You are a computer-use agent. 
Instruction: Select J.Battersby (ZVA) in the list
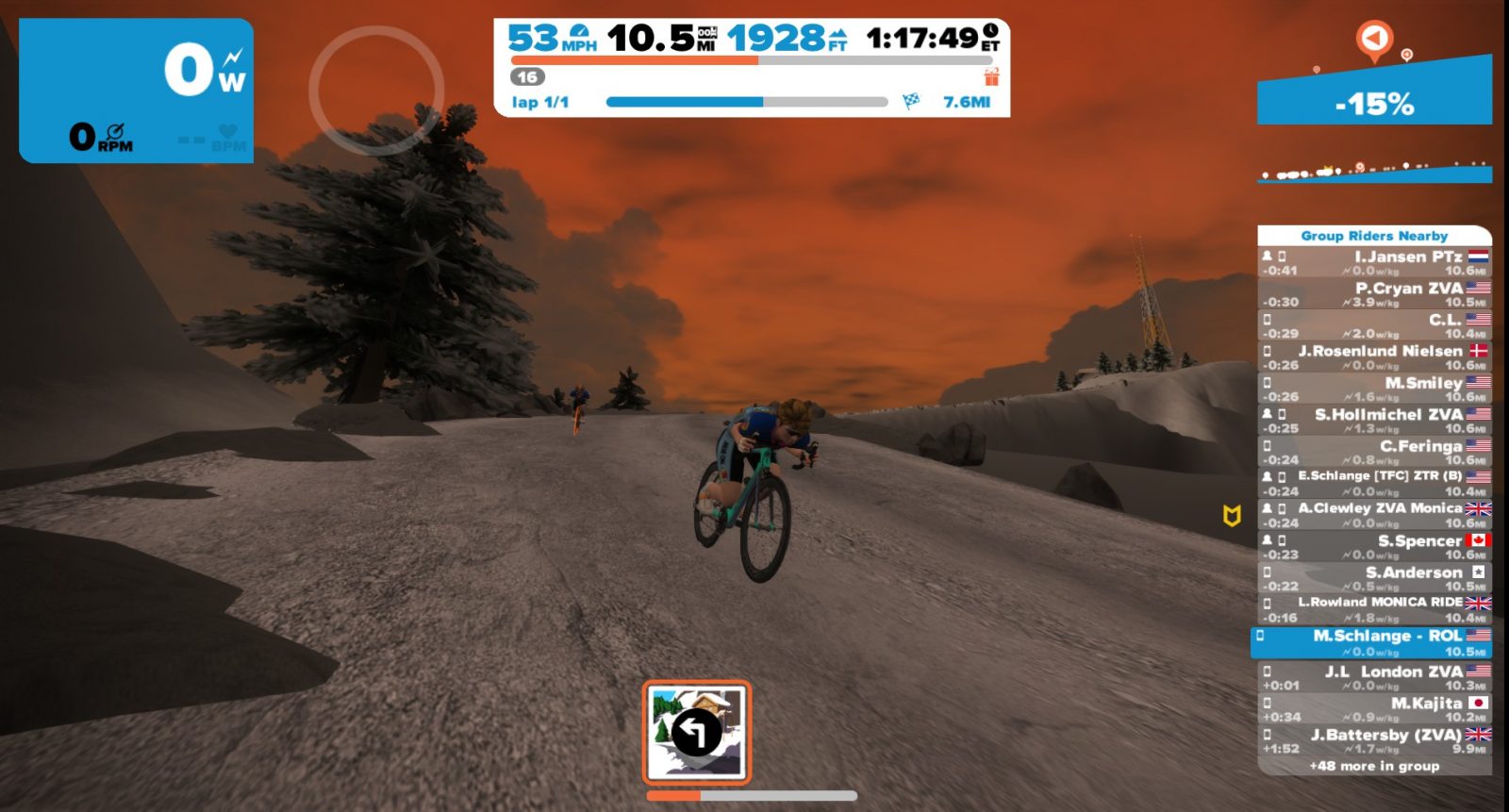click(1374, 740)
